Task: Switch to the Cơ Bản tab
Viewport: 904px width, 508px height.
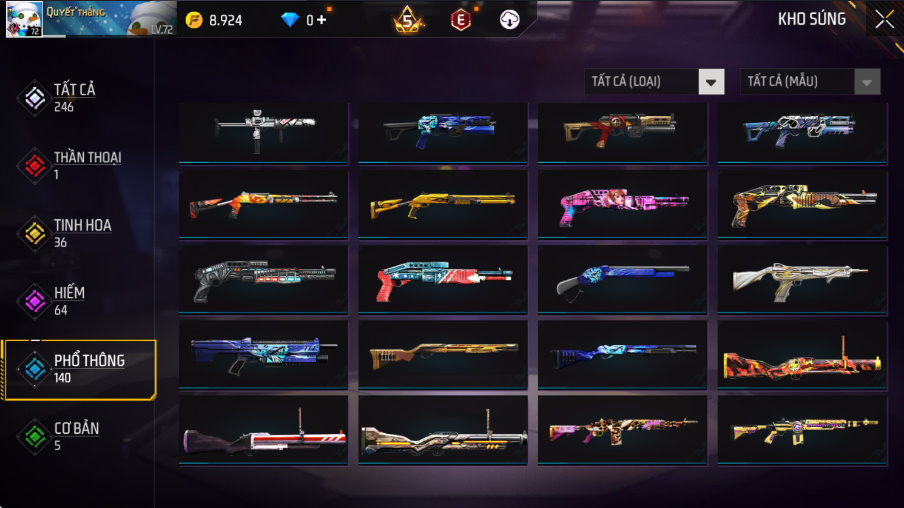Action: click(78, 436)
